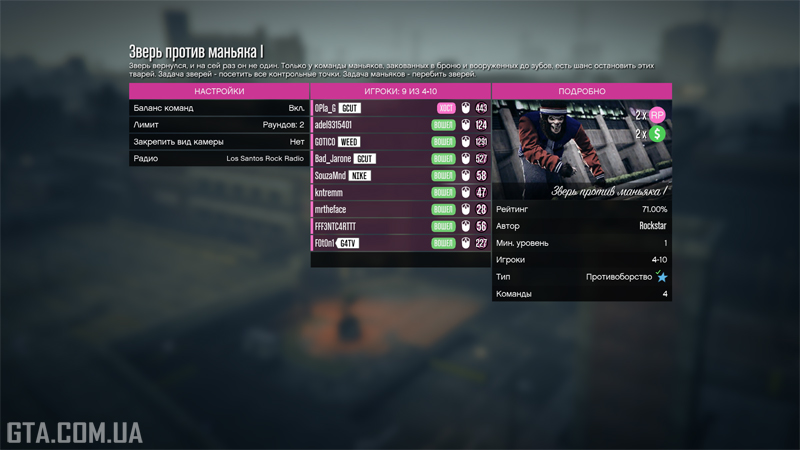Screen dimensions: 800x450
Task: Select player F0t0n1 row
Action: (x=400, y=244)
